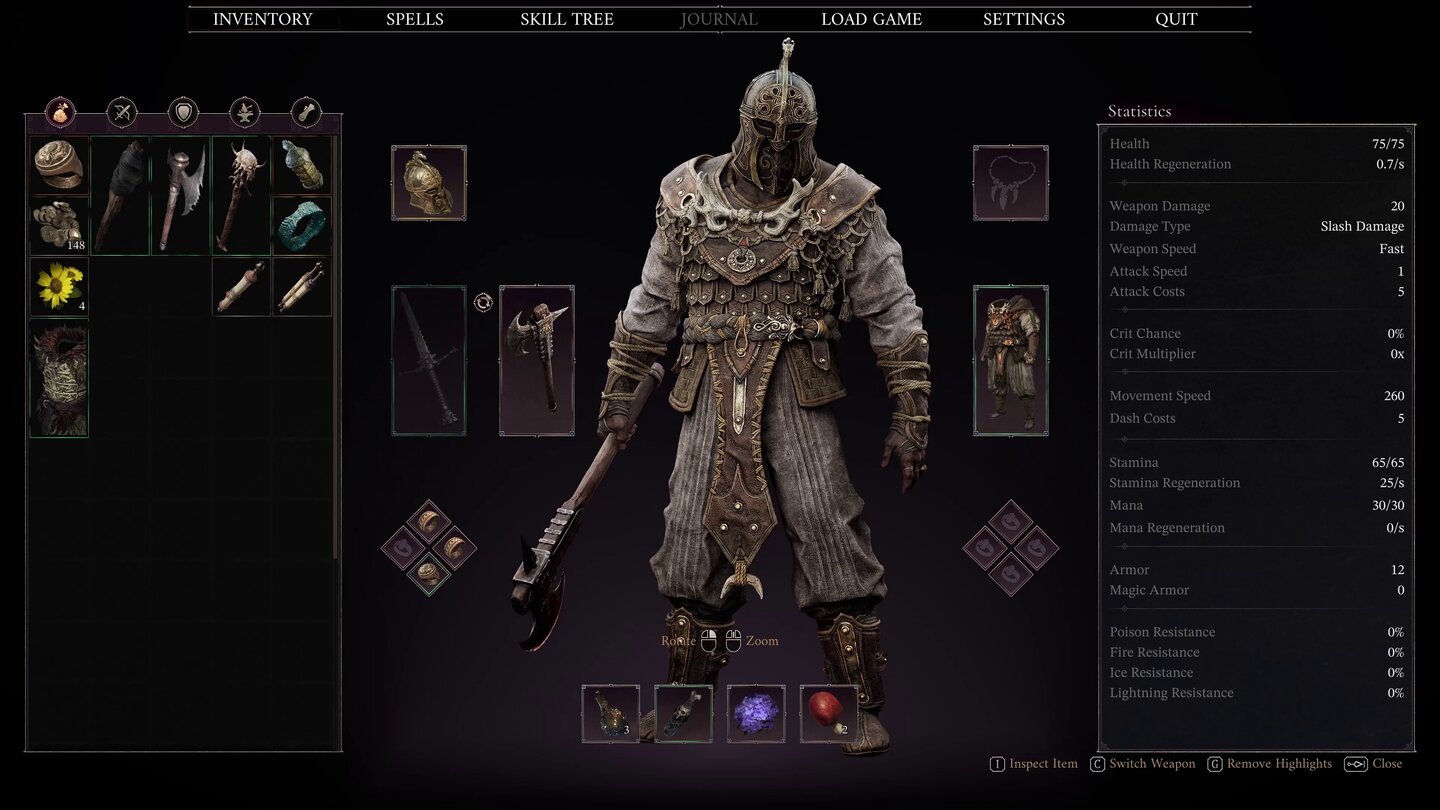The image size is (1440, 810).
Task: Click the anvil crafting materials filter icon
Action: [243, 112]
